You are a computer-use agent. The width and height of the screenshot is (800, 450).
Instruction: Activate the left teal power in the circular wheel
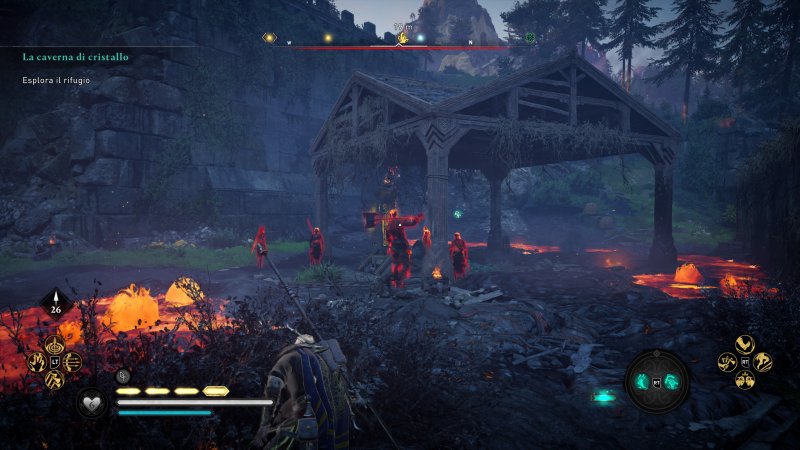(645, 381)
